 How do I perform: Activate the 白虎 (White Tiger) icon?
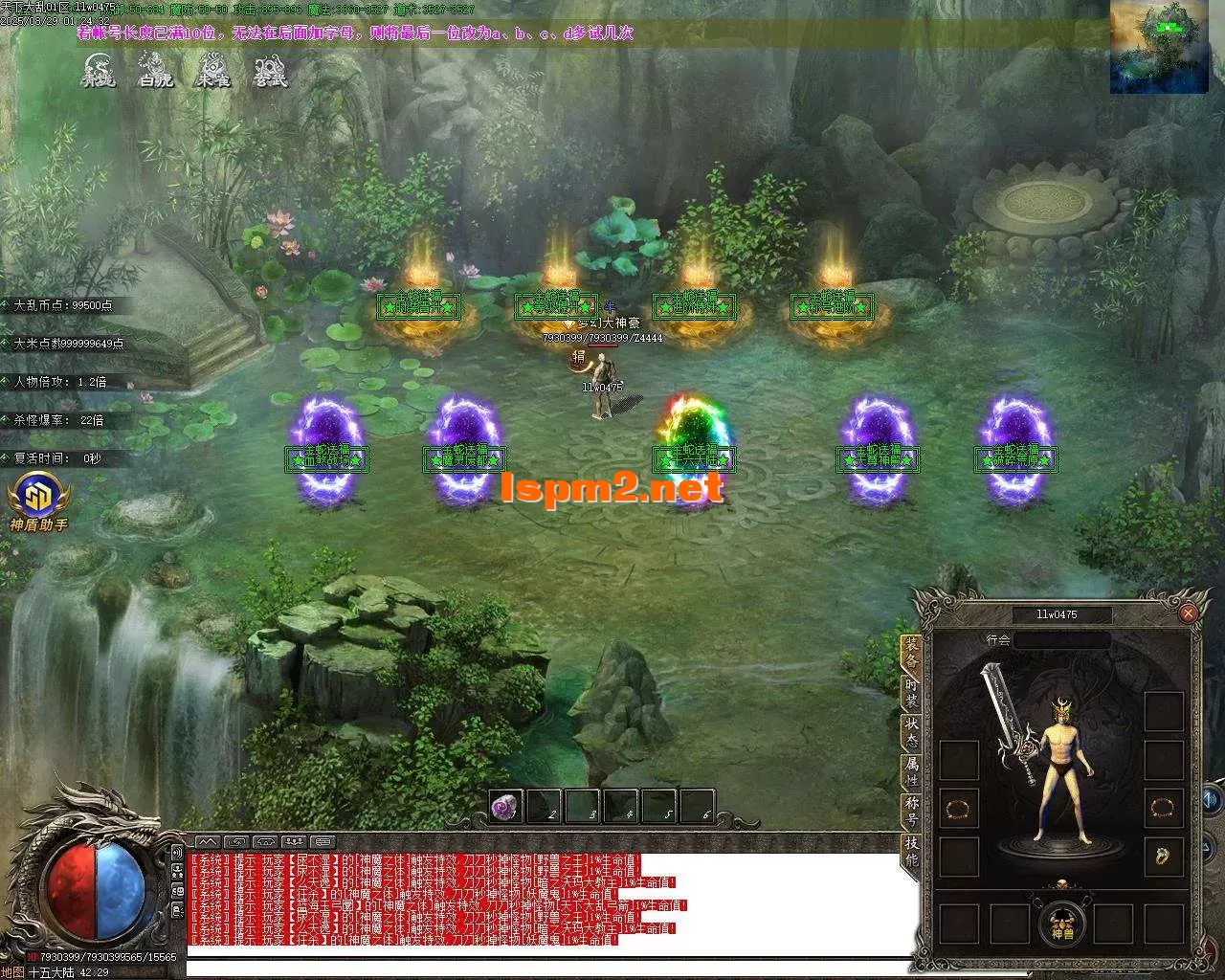[x=155, y=71]
